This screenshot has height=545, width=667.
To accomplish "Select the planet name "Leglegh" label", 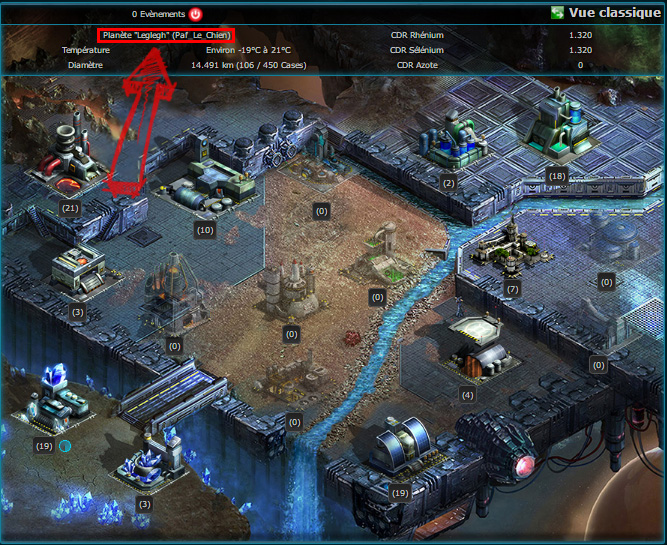I will (x=167, y=35).
